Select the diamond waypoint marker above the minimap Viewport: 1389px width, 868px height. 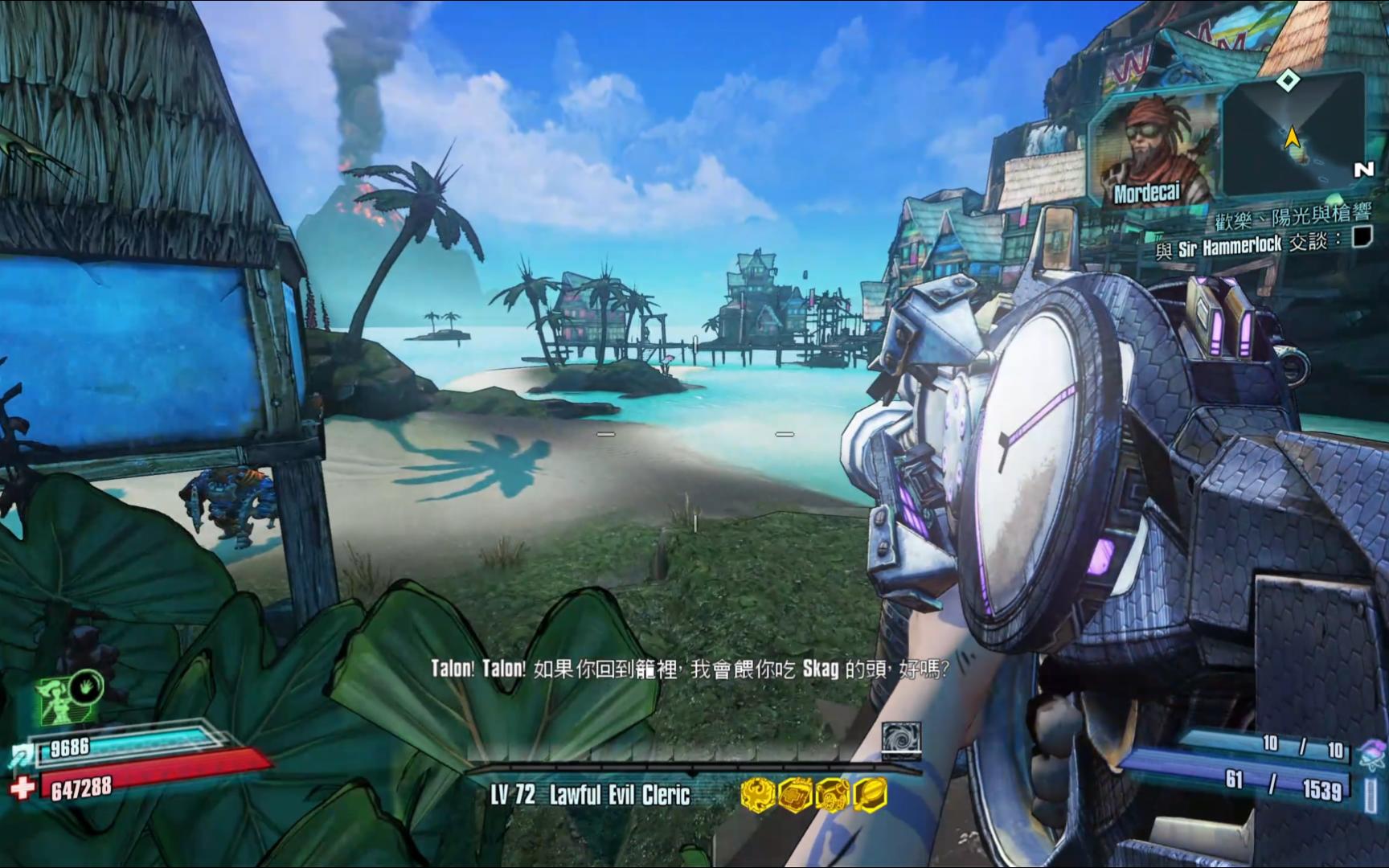tap(1289, 80)
